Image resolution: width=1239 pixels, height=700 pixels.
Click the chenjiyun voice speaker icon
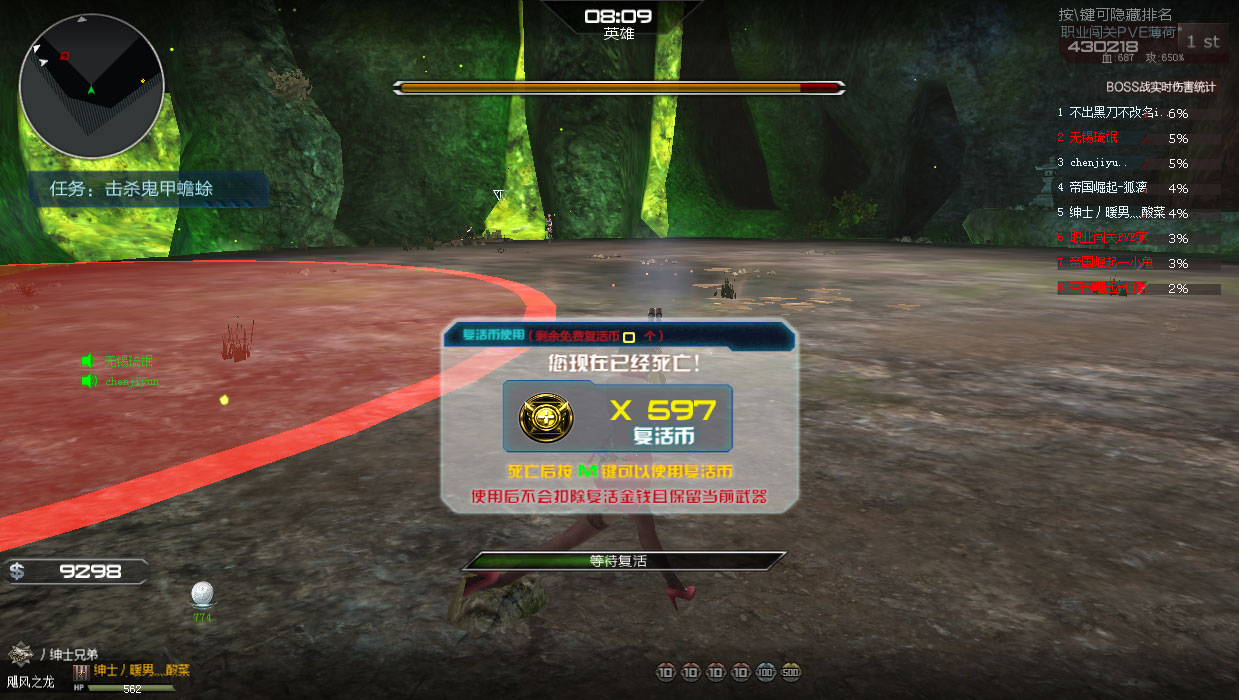(88, 381)
